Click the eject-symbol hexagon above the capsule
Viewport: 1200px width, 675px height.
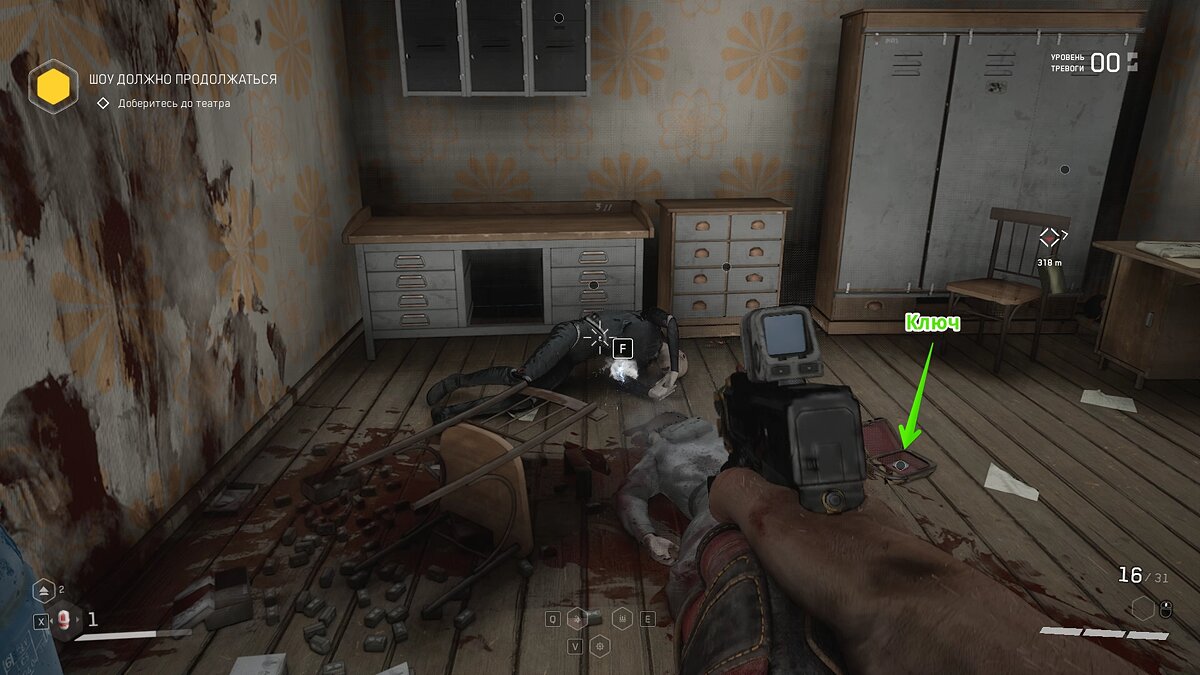pos(44,591)
